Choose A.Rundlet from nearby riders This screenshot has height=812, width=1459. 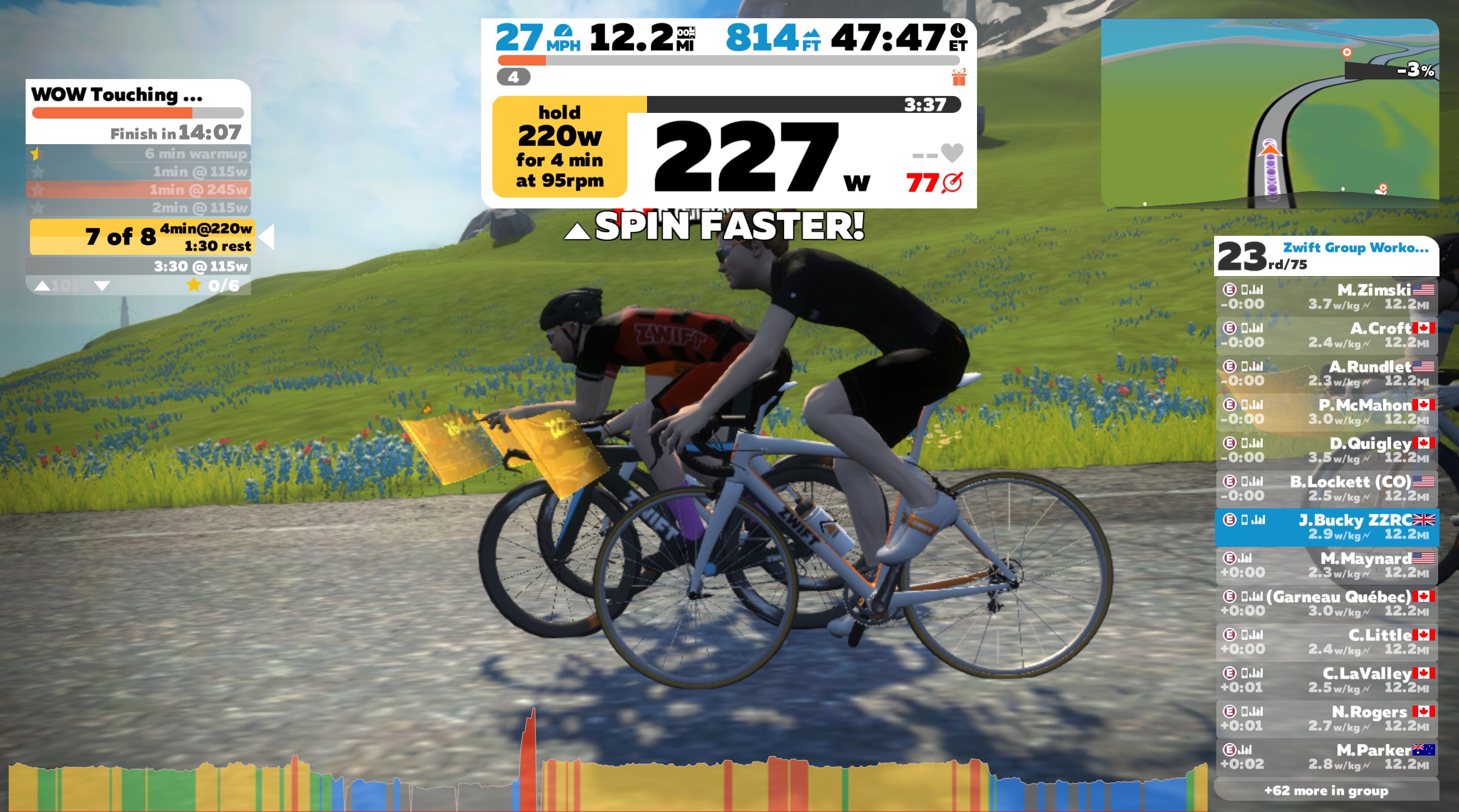click(x=1326, y=374)
